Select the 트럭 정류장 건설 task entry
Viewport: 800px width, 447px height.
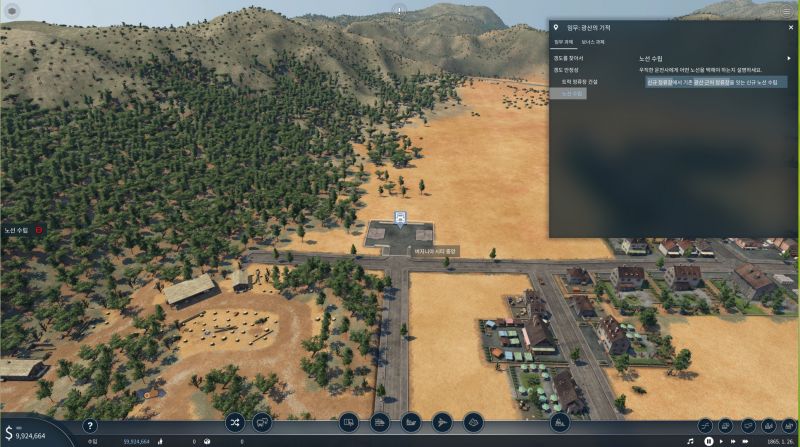[578, 81]
